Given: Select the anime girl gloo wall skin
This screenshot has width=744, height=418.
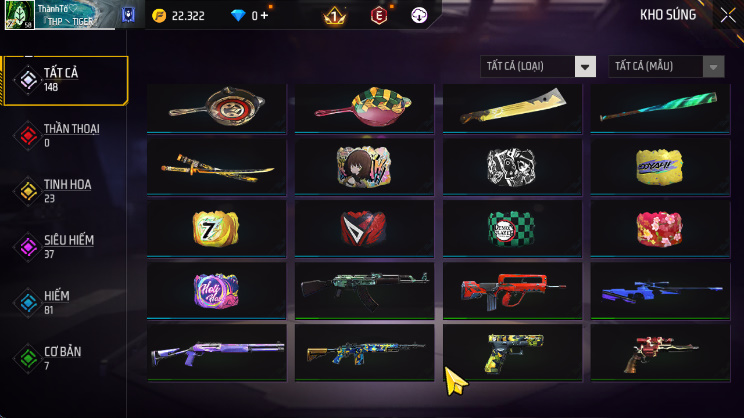Looking at the screenshot, I should point(364,167).
